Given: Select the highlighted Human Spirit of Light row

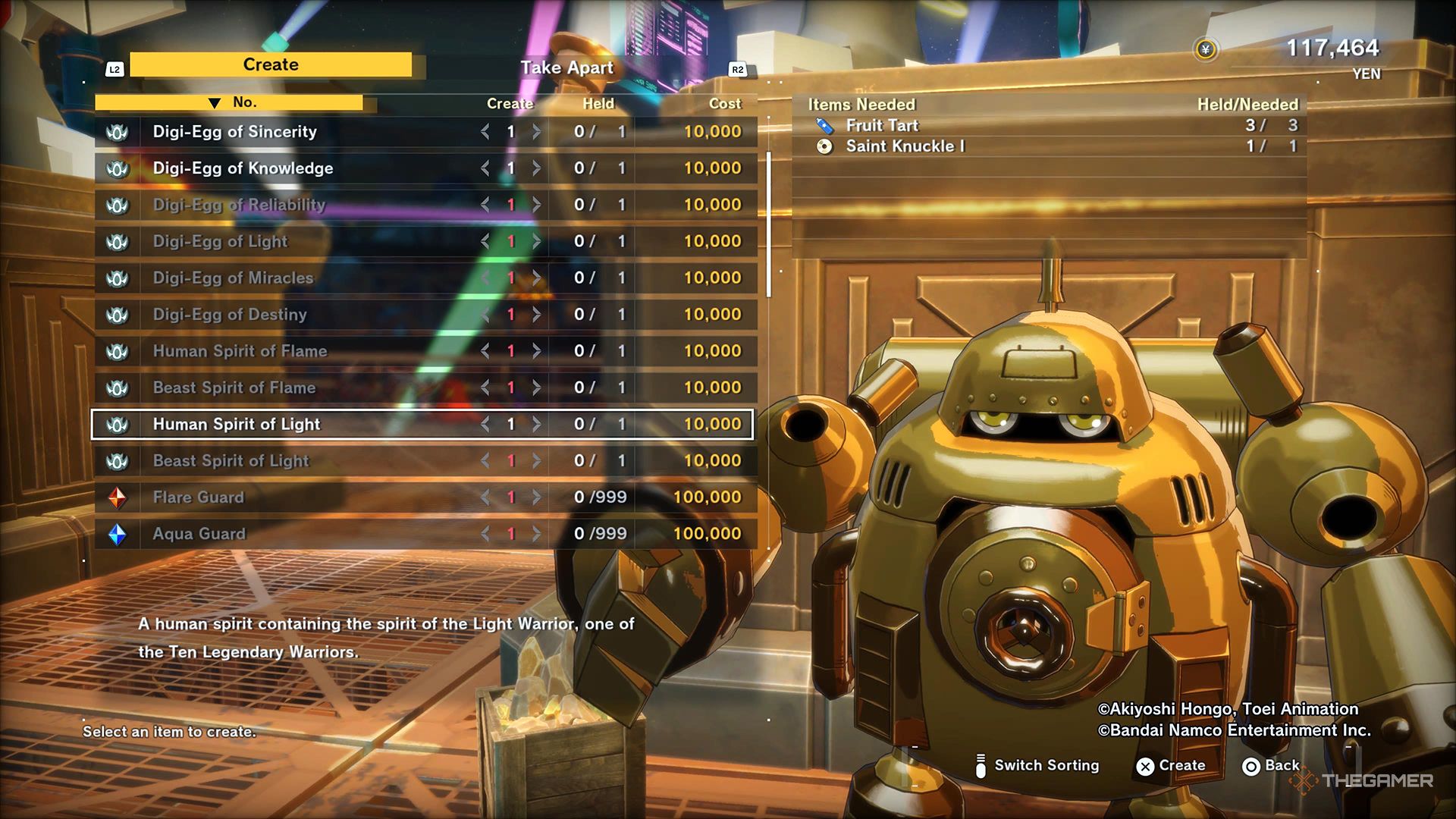Looking at the screenshot, I should pos(237,425).
